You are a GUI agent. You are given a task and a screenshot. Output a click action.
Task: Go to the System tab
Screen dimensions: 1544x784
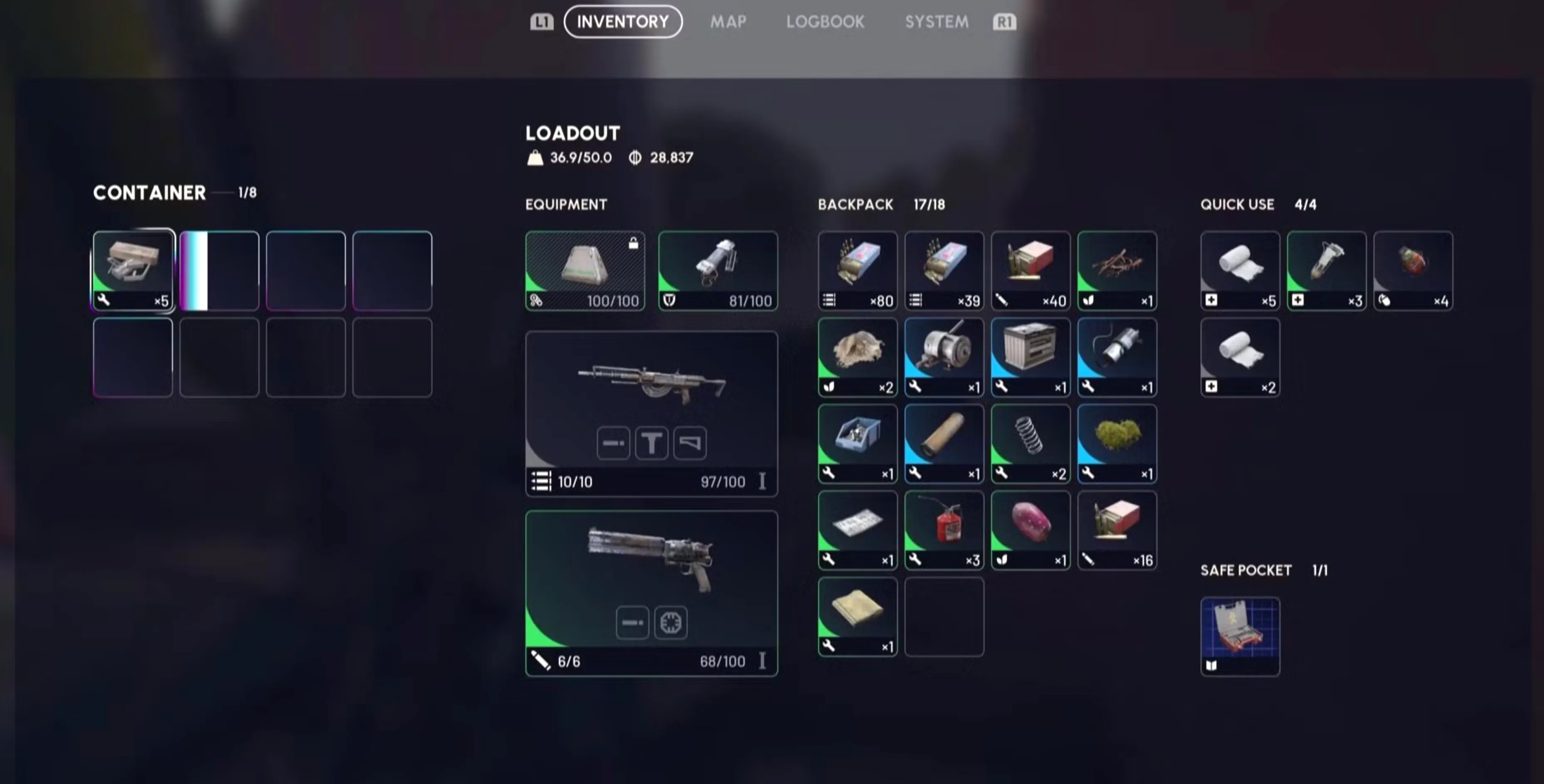[x=936, y=22]
